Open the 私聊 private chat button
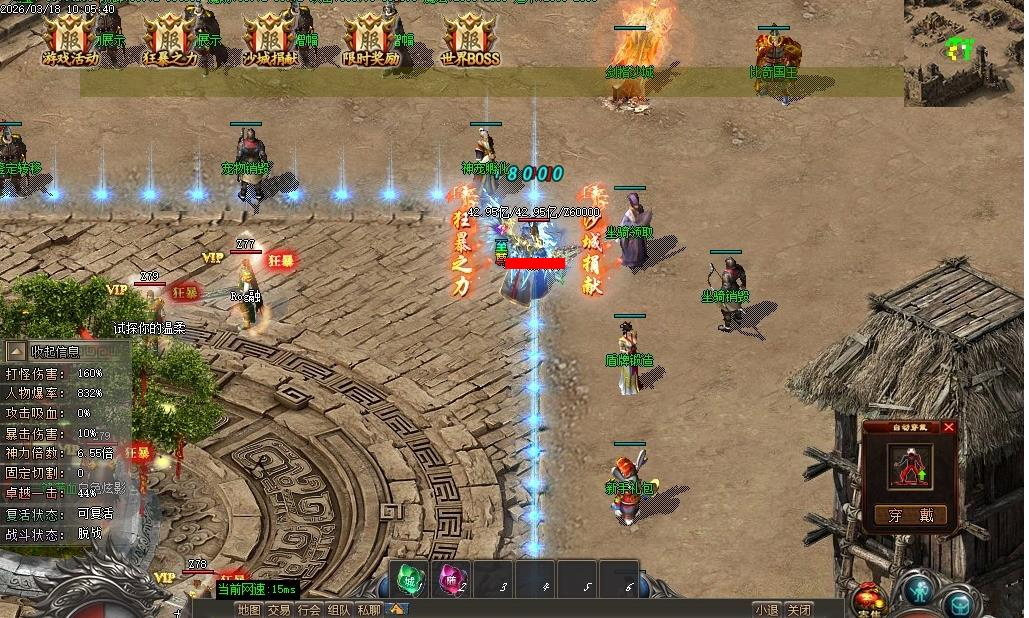Viewport: 1029px width, 618px height. click(x=369, y=609)
